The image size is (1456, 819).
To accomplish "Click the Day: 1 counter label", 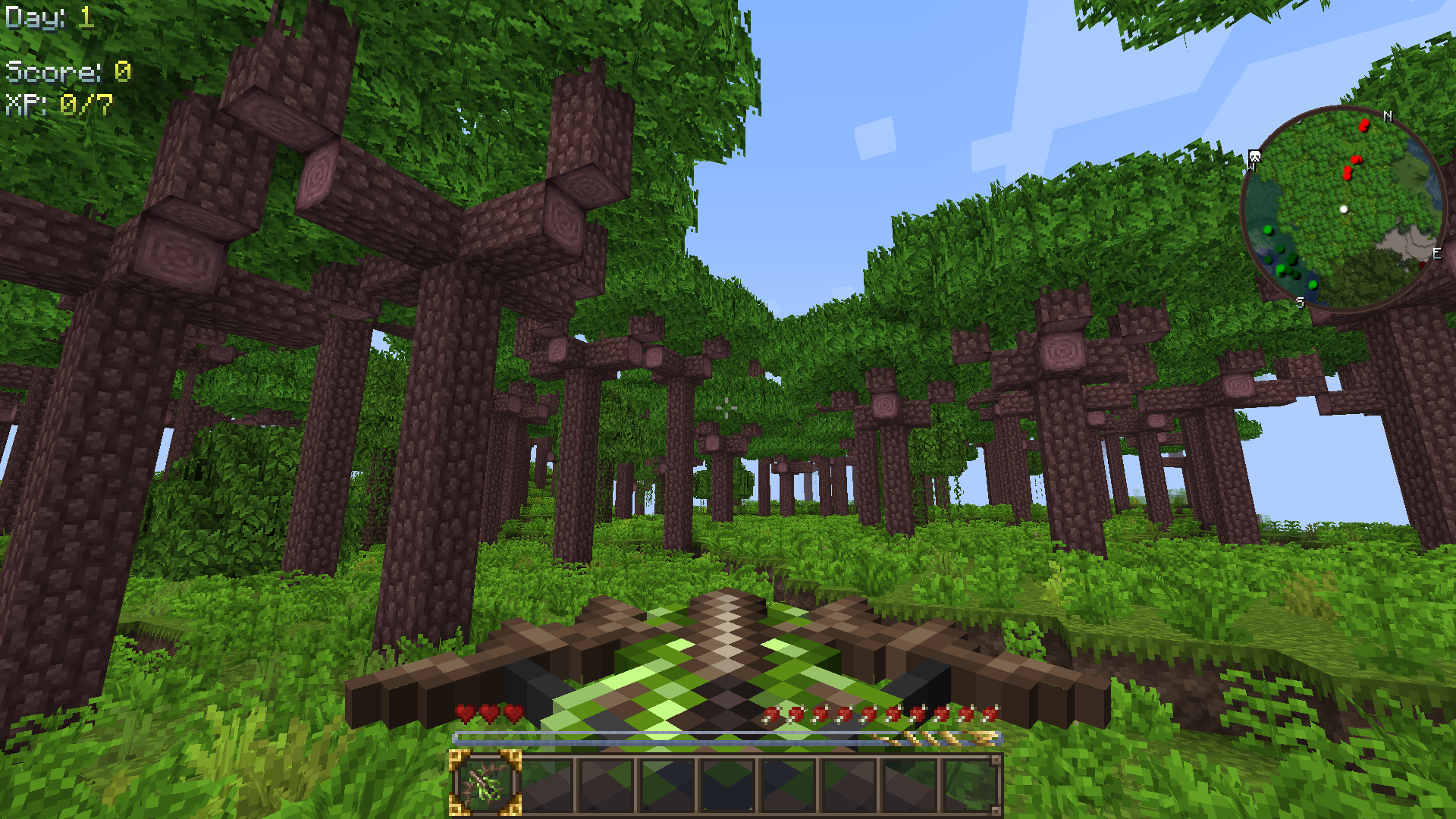I will 45,17.
